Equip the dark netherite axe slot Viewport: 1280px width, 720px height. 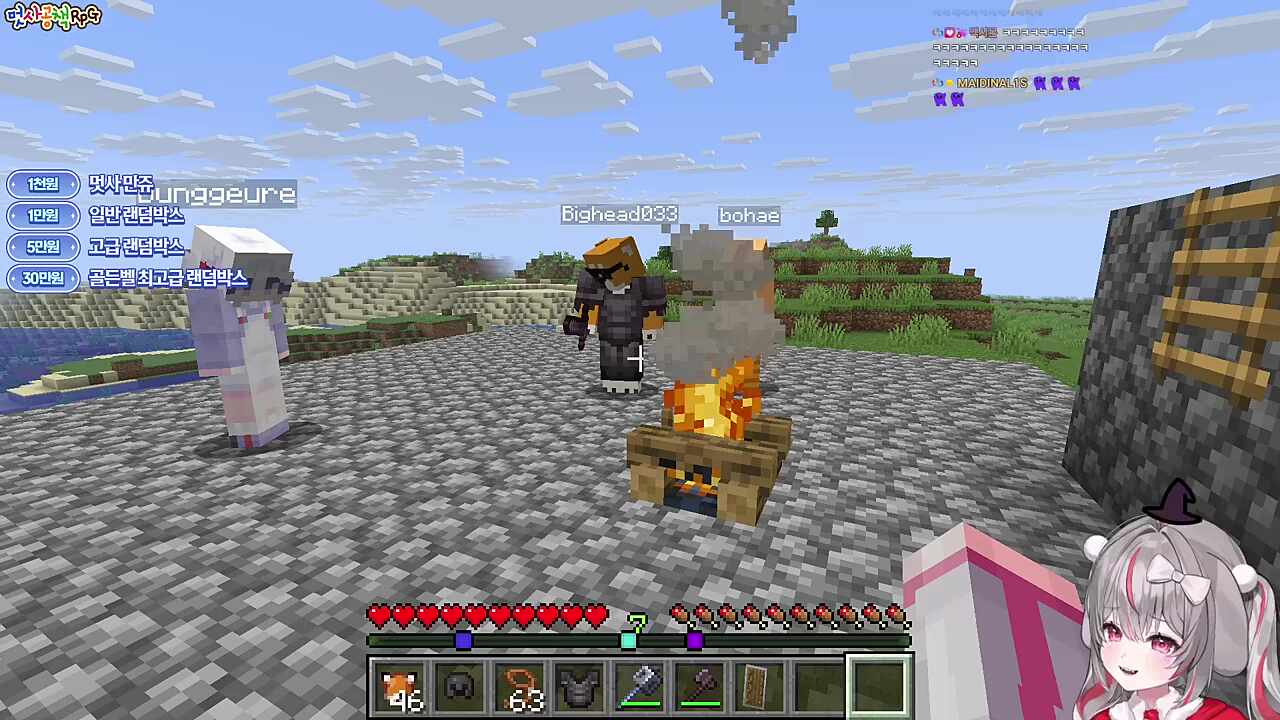pos(700,687)
